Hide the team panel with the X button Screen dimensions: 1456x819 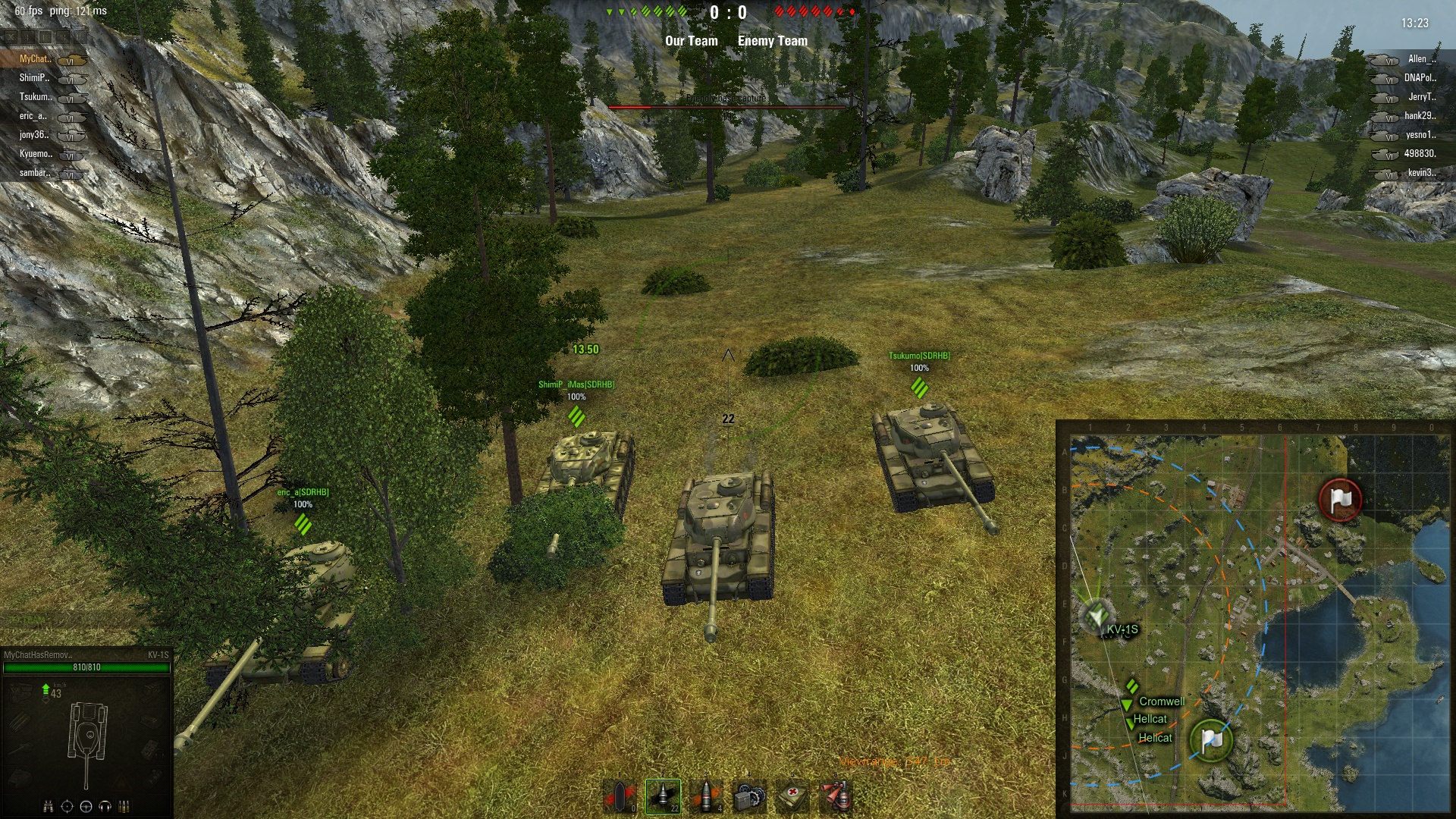tap(10, 36)
